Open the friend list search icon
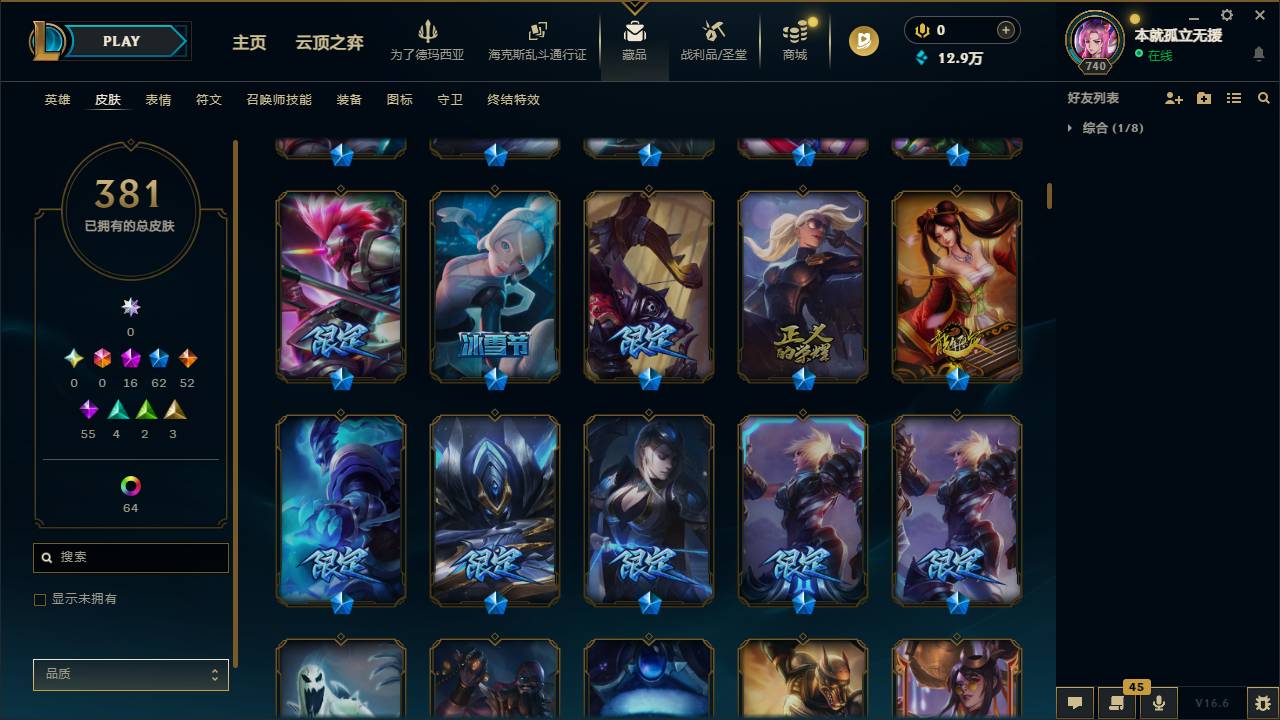 pos(1263,97)
